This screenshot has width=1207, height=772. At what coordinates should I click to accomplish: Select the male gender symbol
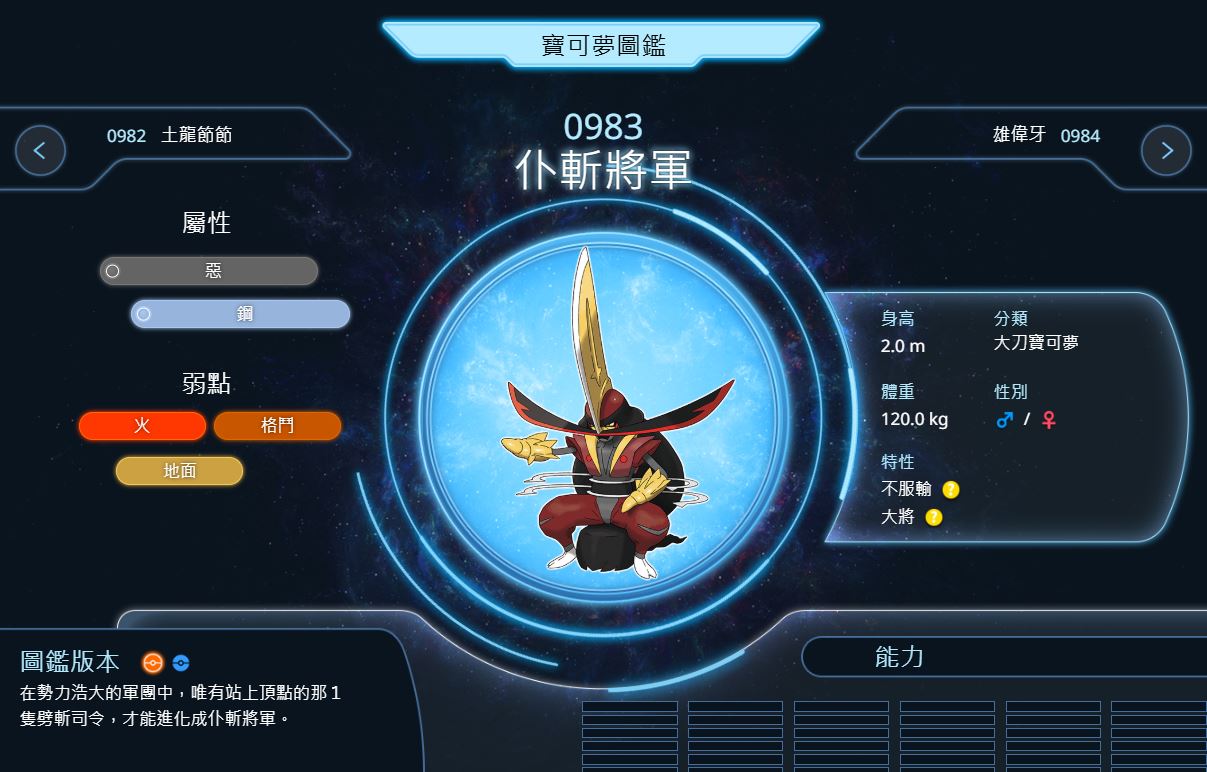(1005, 420)
